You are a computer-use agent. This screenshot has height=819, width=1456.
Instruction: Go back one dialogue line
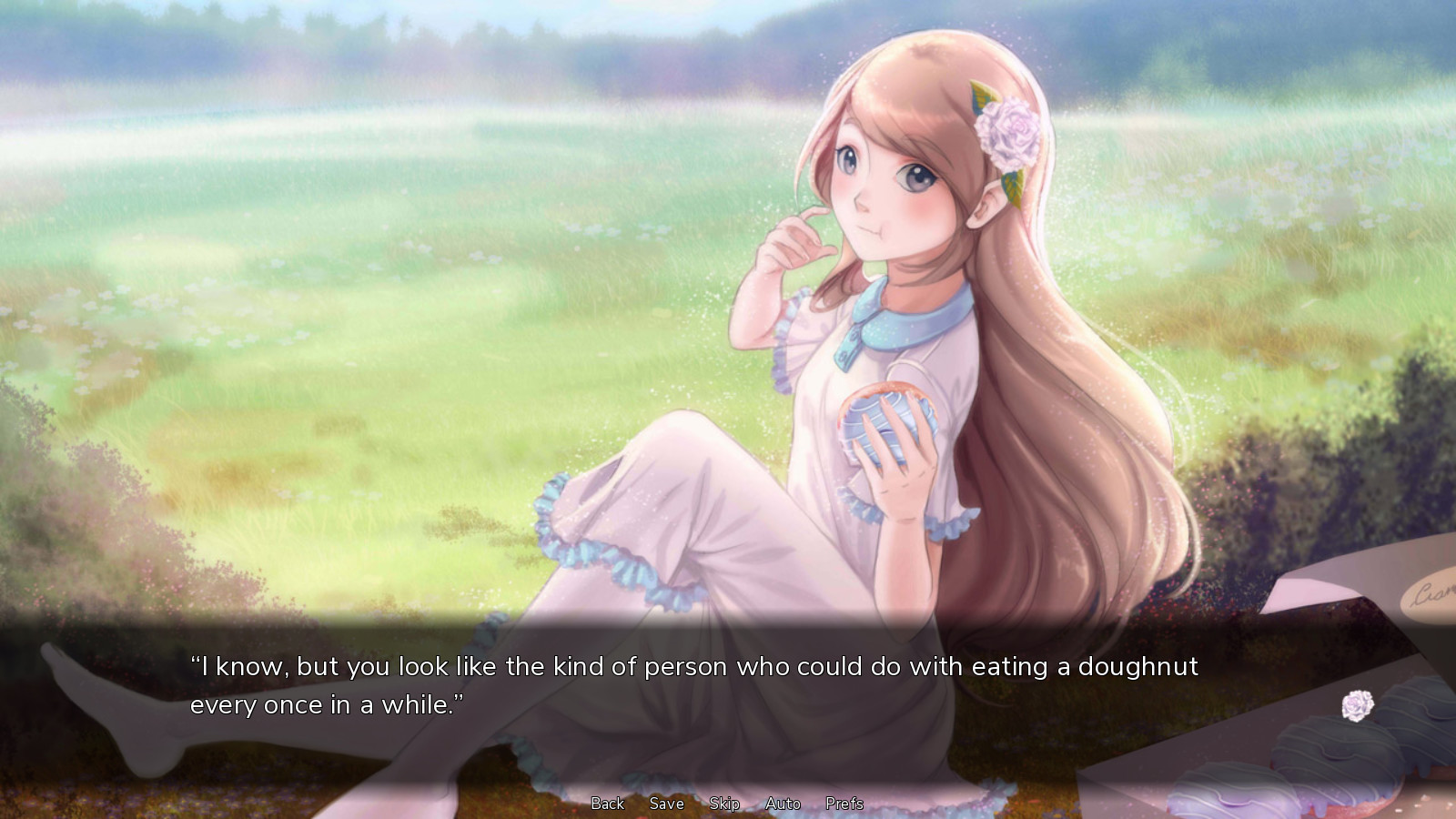point(607,804)
